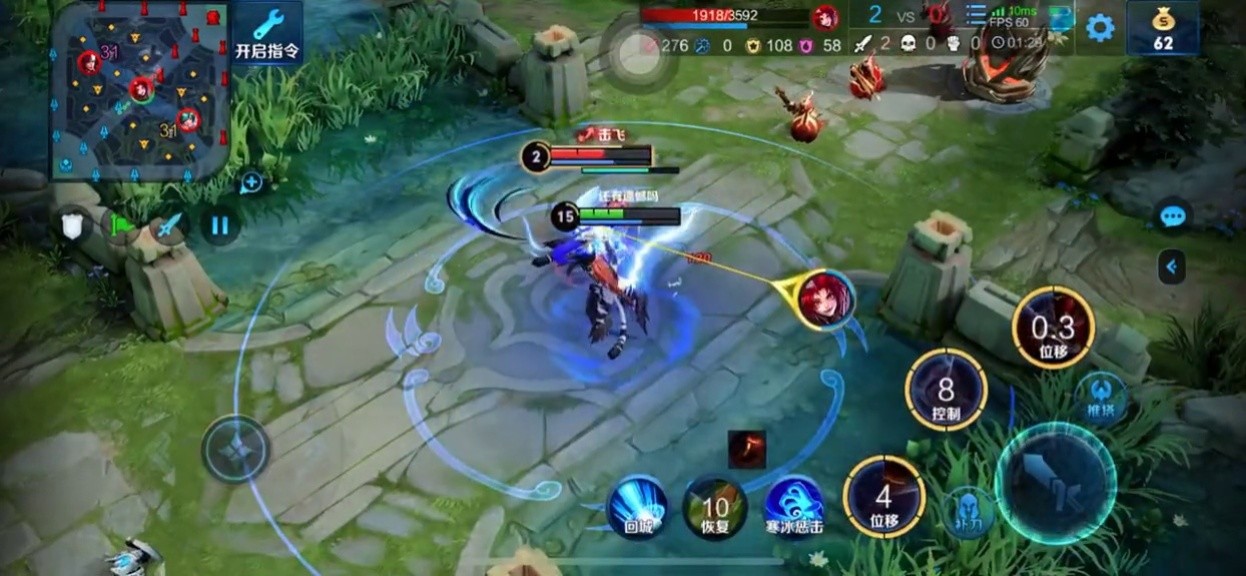Screen dimensions: 1246x576
Task: Tap the main sword attack button
Action: pyautogui.click(x=1055, y=483)
